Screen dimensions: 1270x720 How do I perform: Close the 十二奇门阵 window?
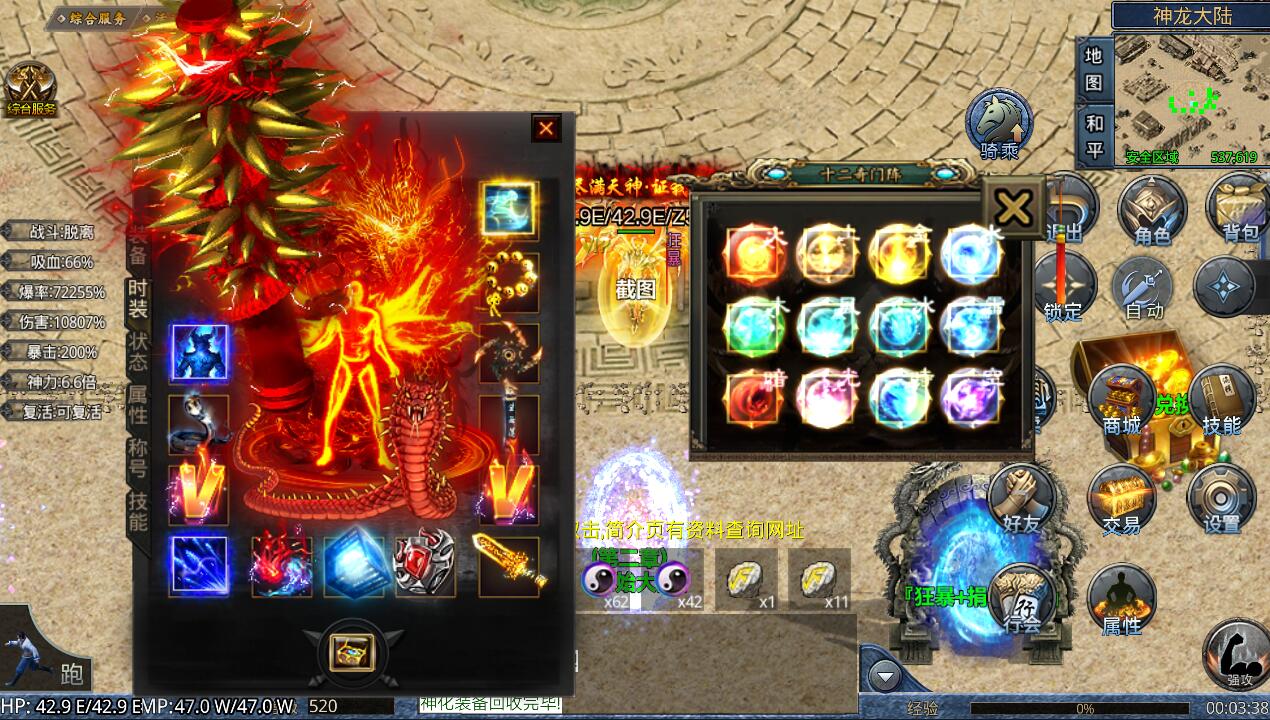[x=1013, y=208]
